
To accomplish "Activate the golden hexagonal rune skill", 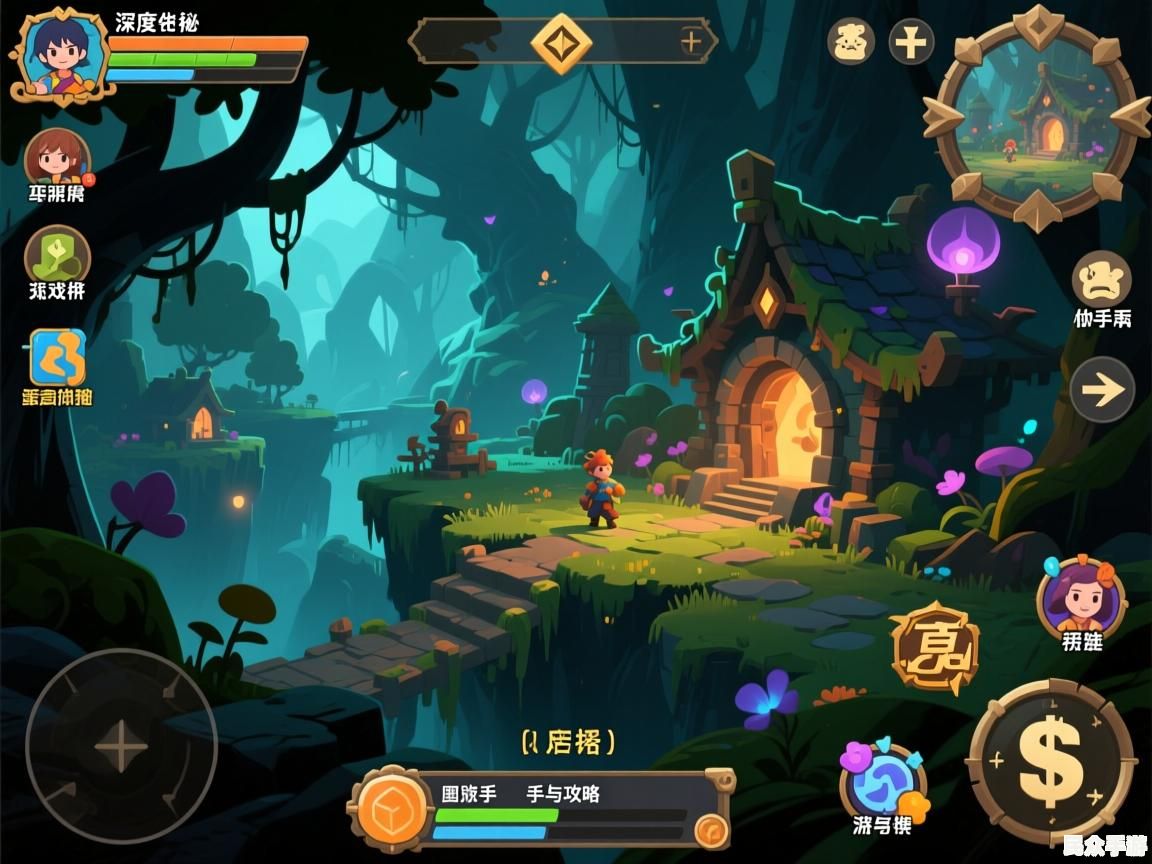I will click(933, 648).
